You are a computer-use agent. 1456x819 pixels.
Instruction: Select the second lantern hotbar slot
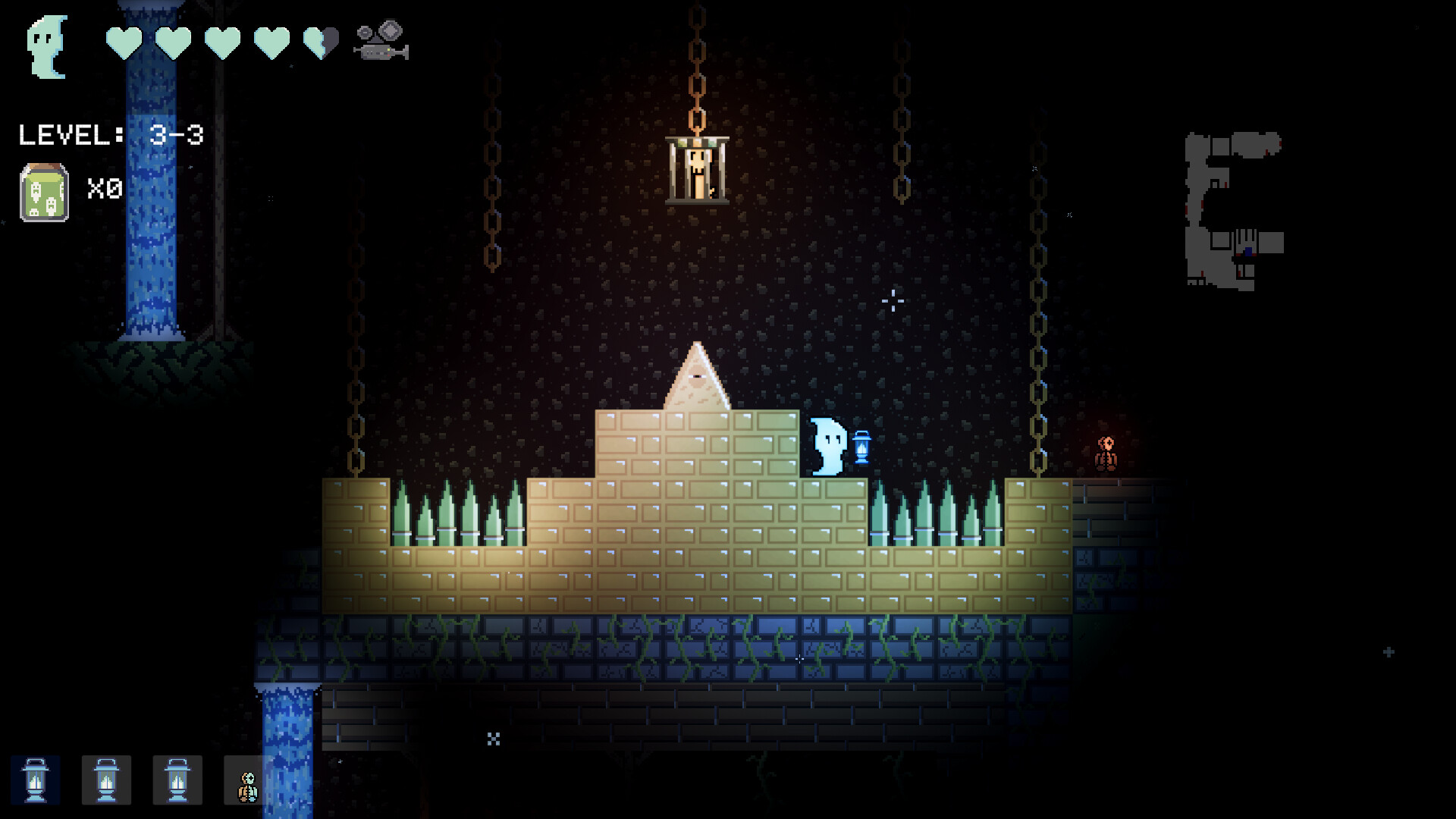(x=106, y=780)
